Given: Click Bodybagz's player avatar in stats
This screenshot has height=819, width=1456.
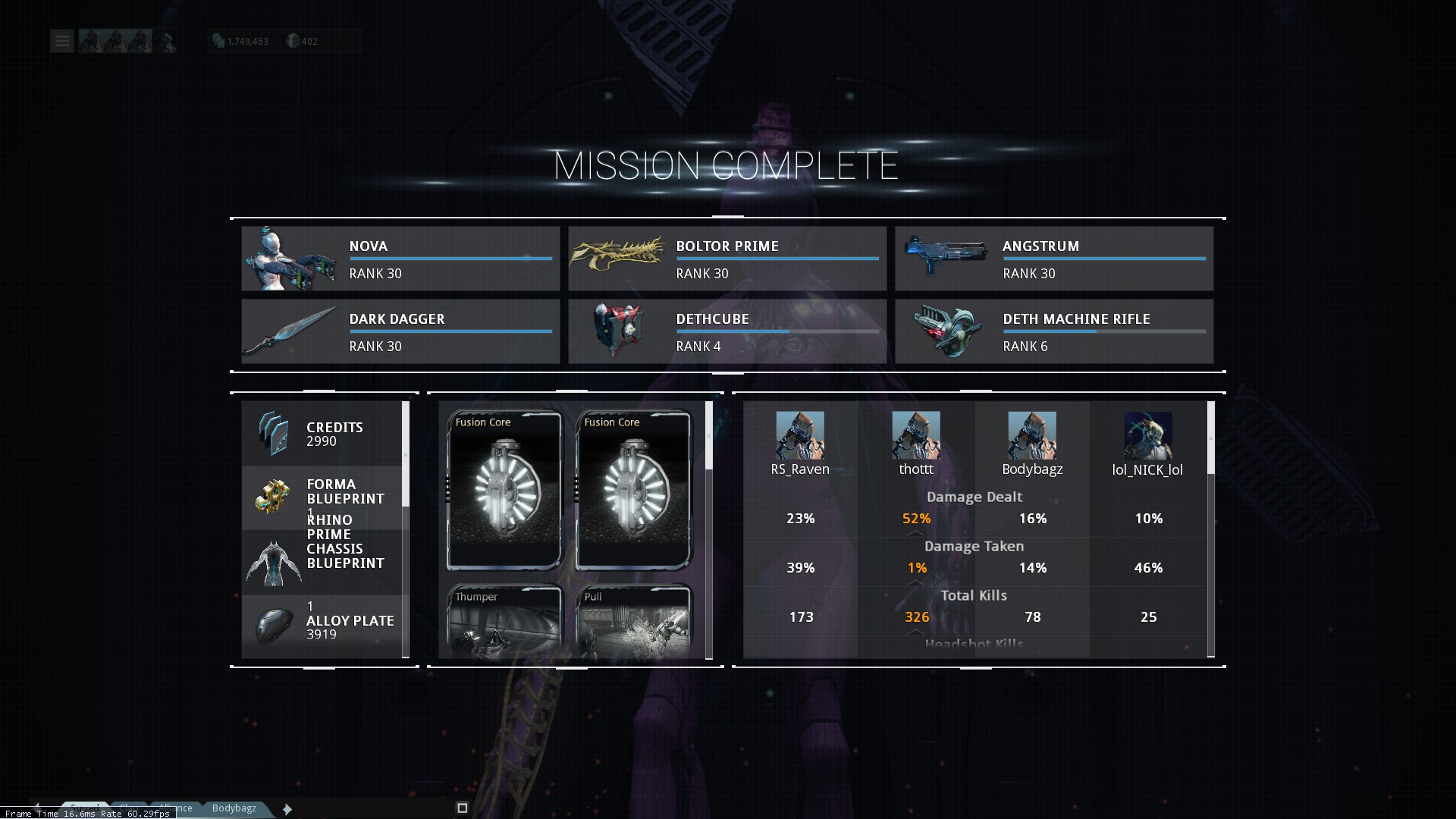Looking at the screenshot, I should (1032, 435).
